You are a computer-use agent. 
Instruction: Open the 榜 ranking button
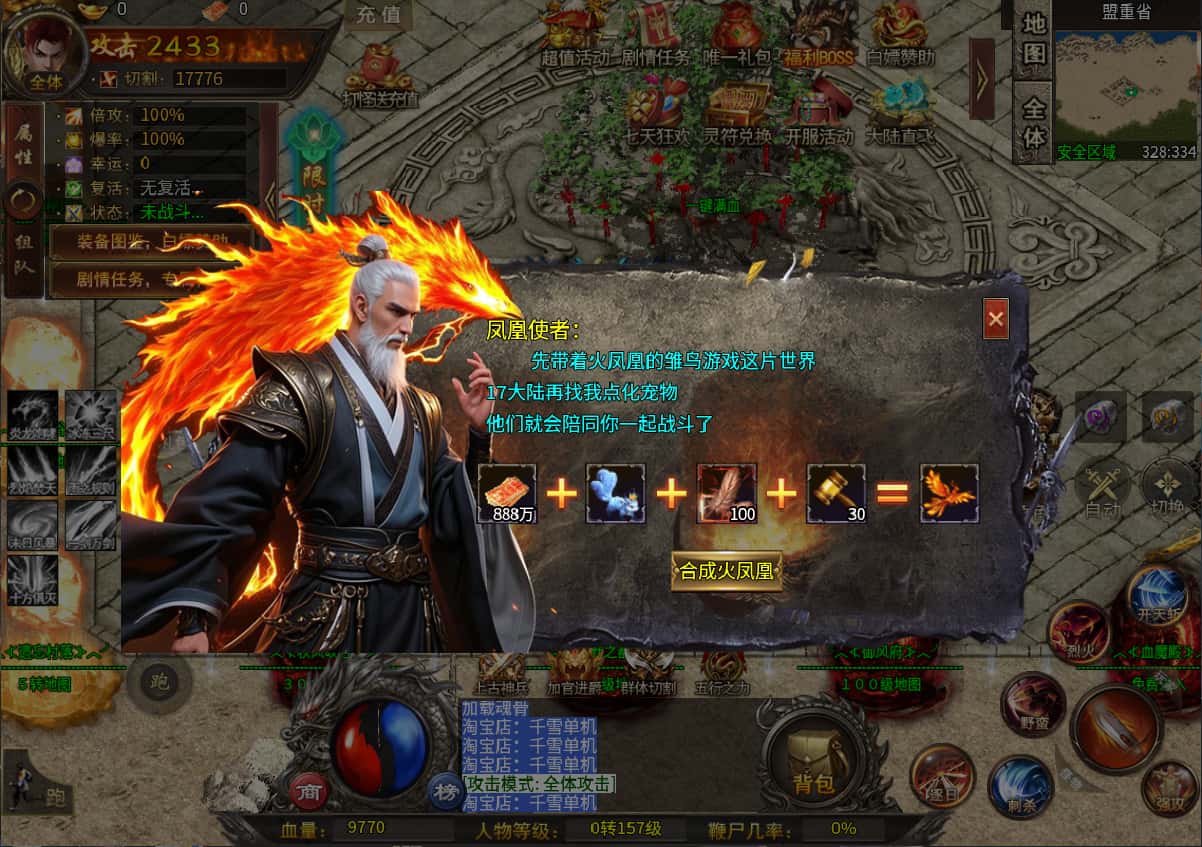coord(447,791)
